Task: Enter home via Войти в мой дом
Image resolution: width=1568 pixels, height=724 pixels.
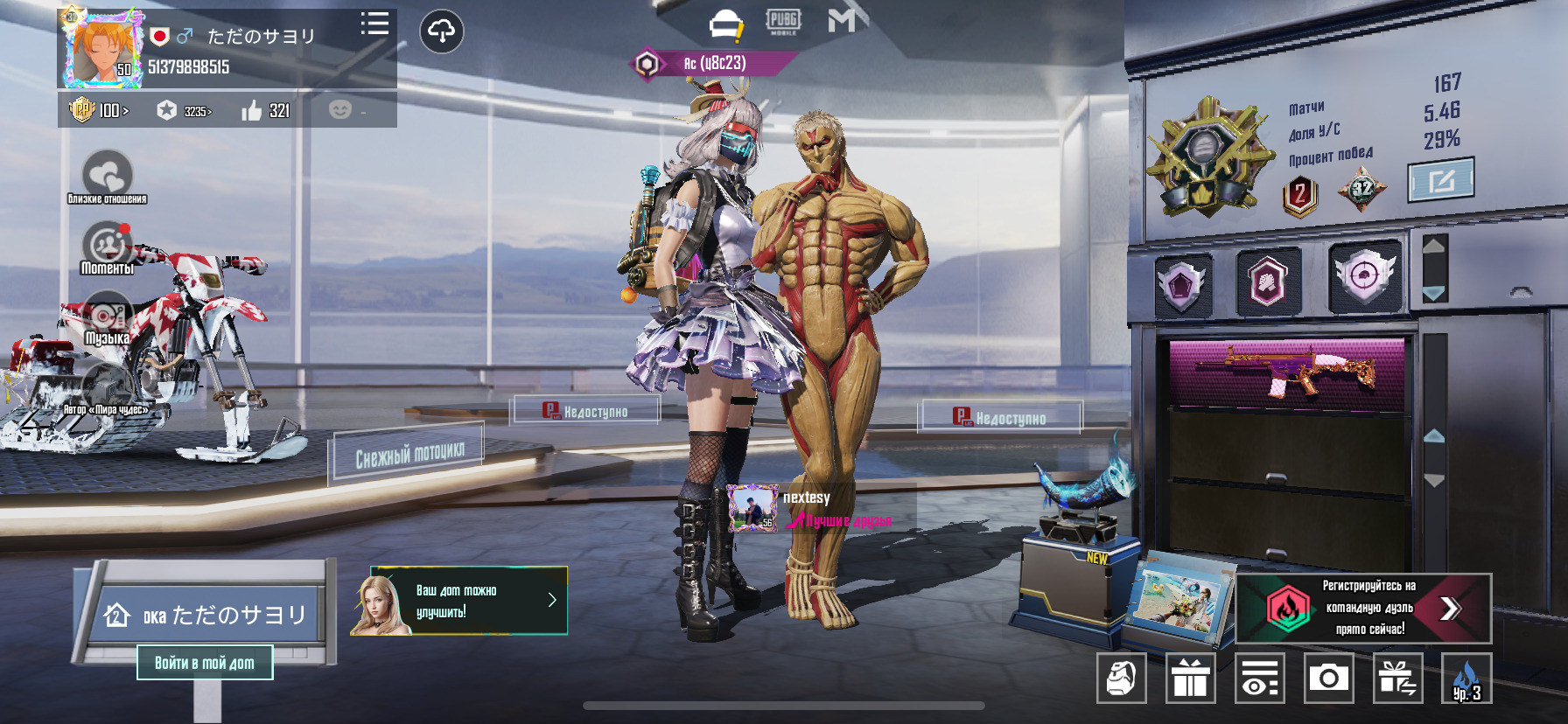Action: pos(205,663)
